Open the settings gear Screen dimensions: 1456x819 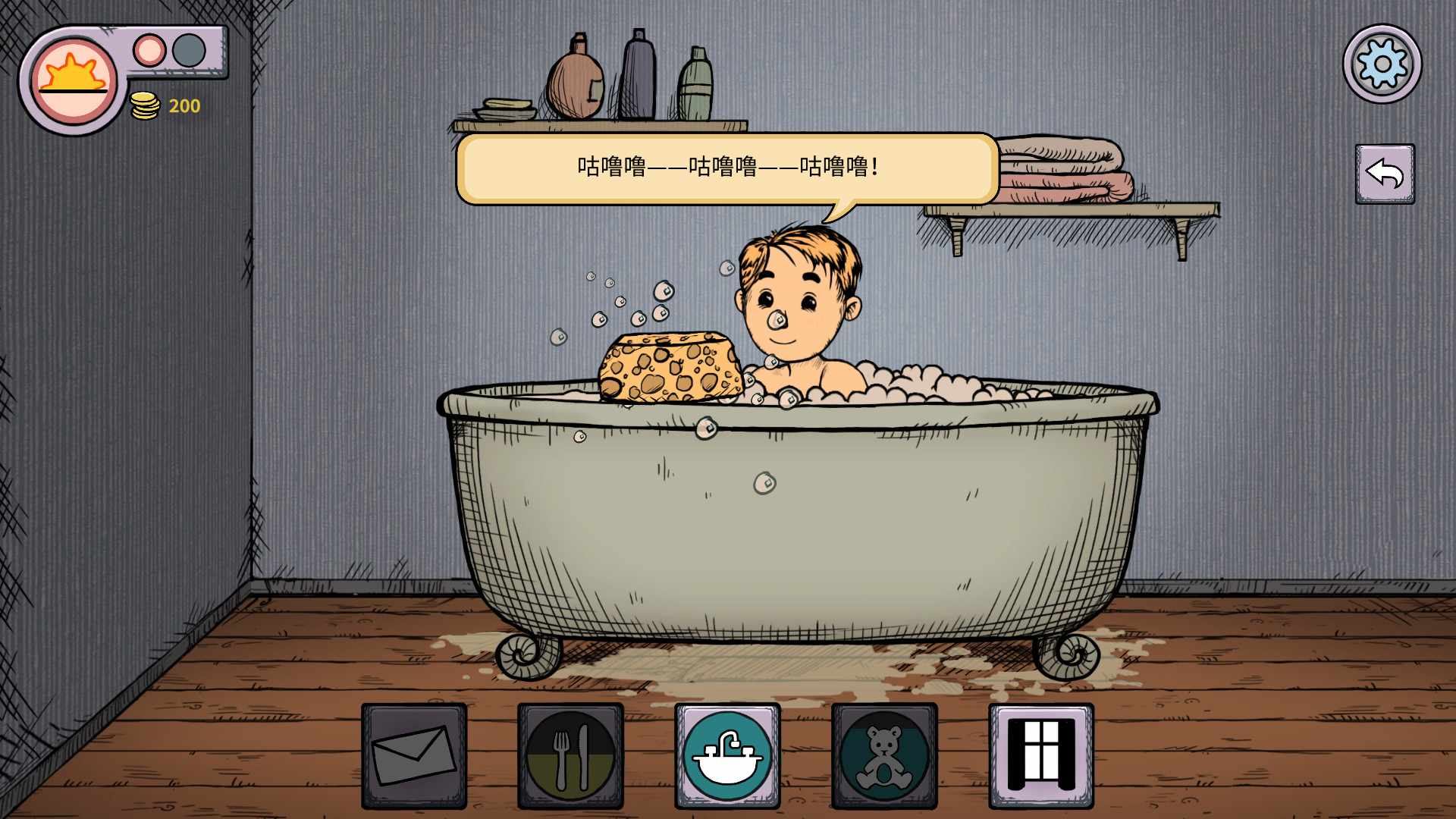[1382, 64]
